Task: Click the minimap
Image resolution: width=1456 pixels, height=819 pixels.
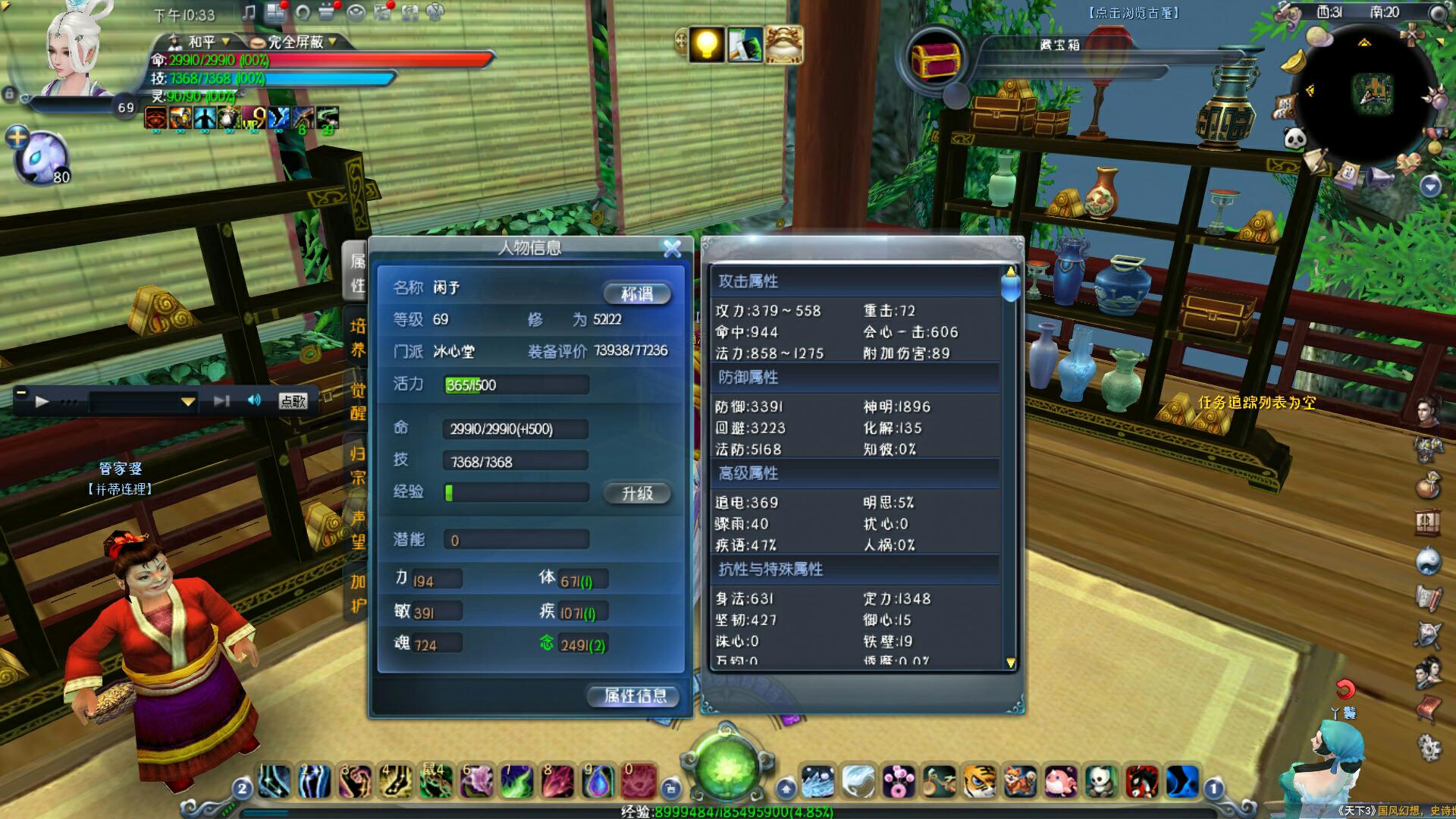Action: coord(1371,93)
